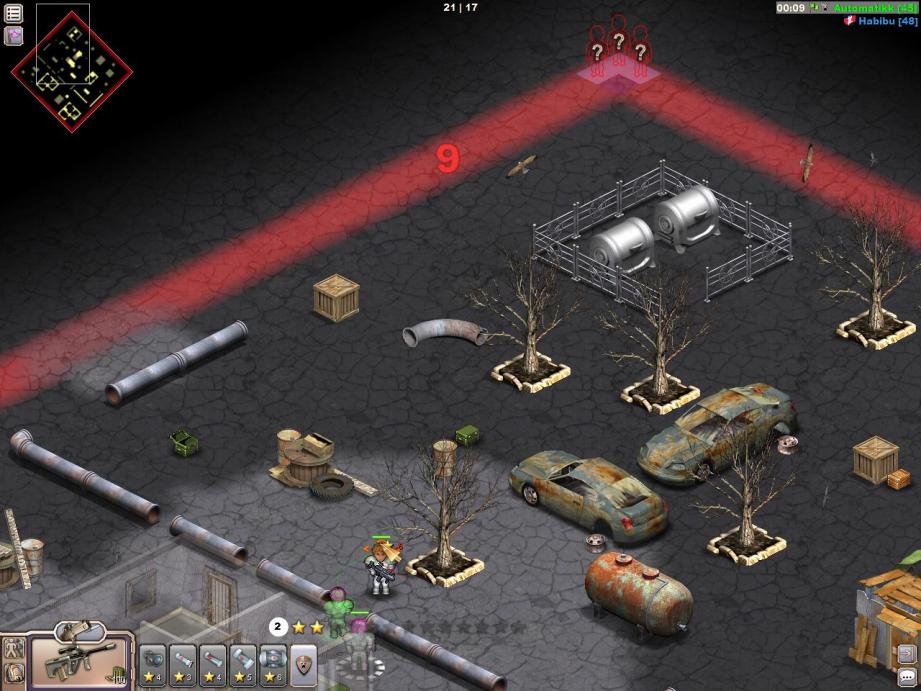Use the four-star camera gadget item
This screenshot has height=691, width=921.
click(153, 662)
